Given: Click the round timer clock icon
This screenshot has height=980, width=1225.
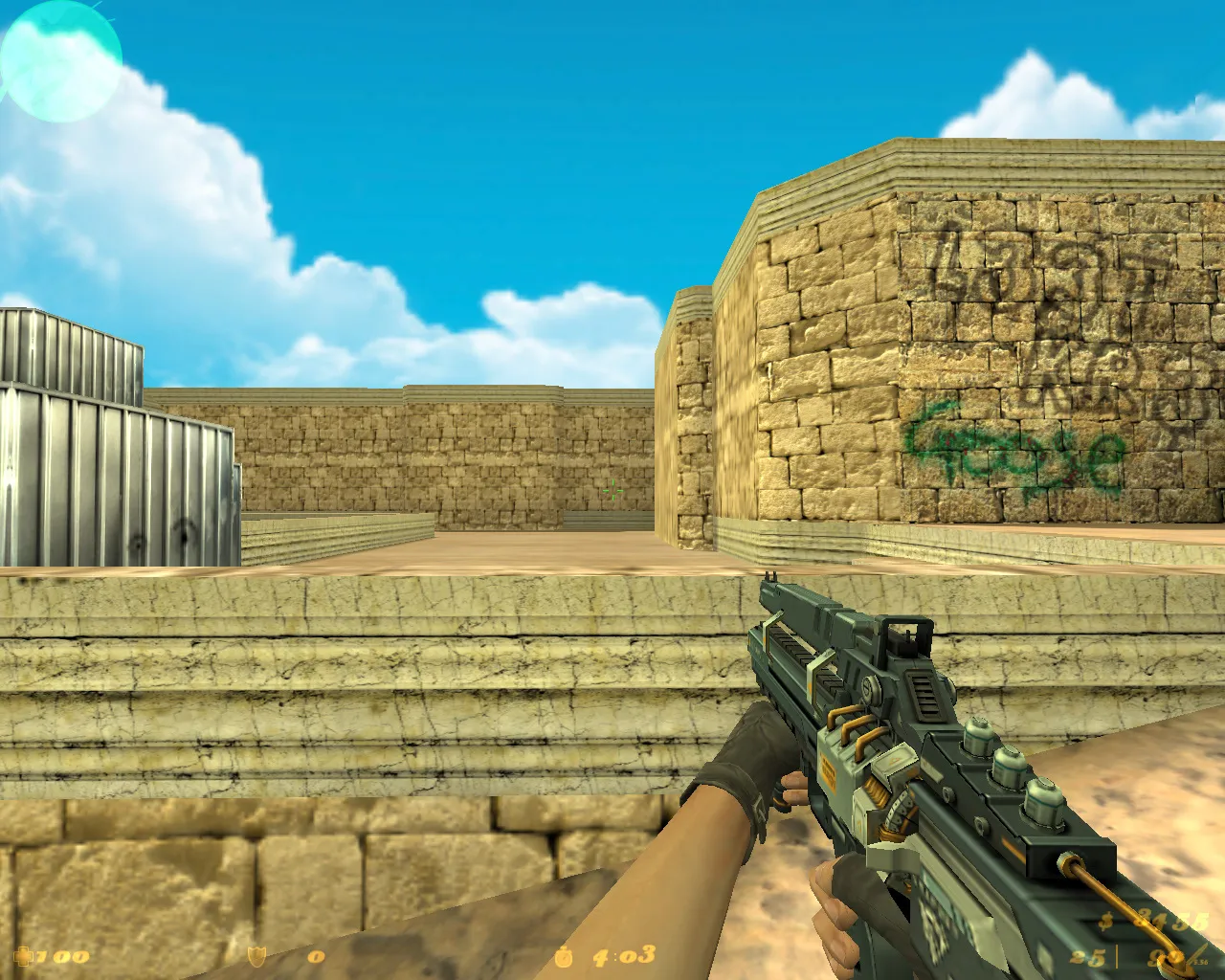Looking at the screenshot, I should point(563,955).
